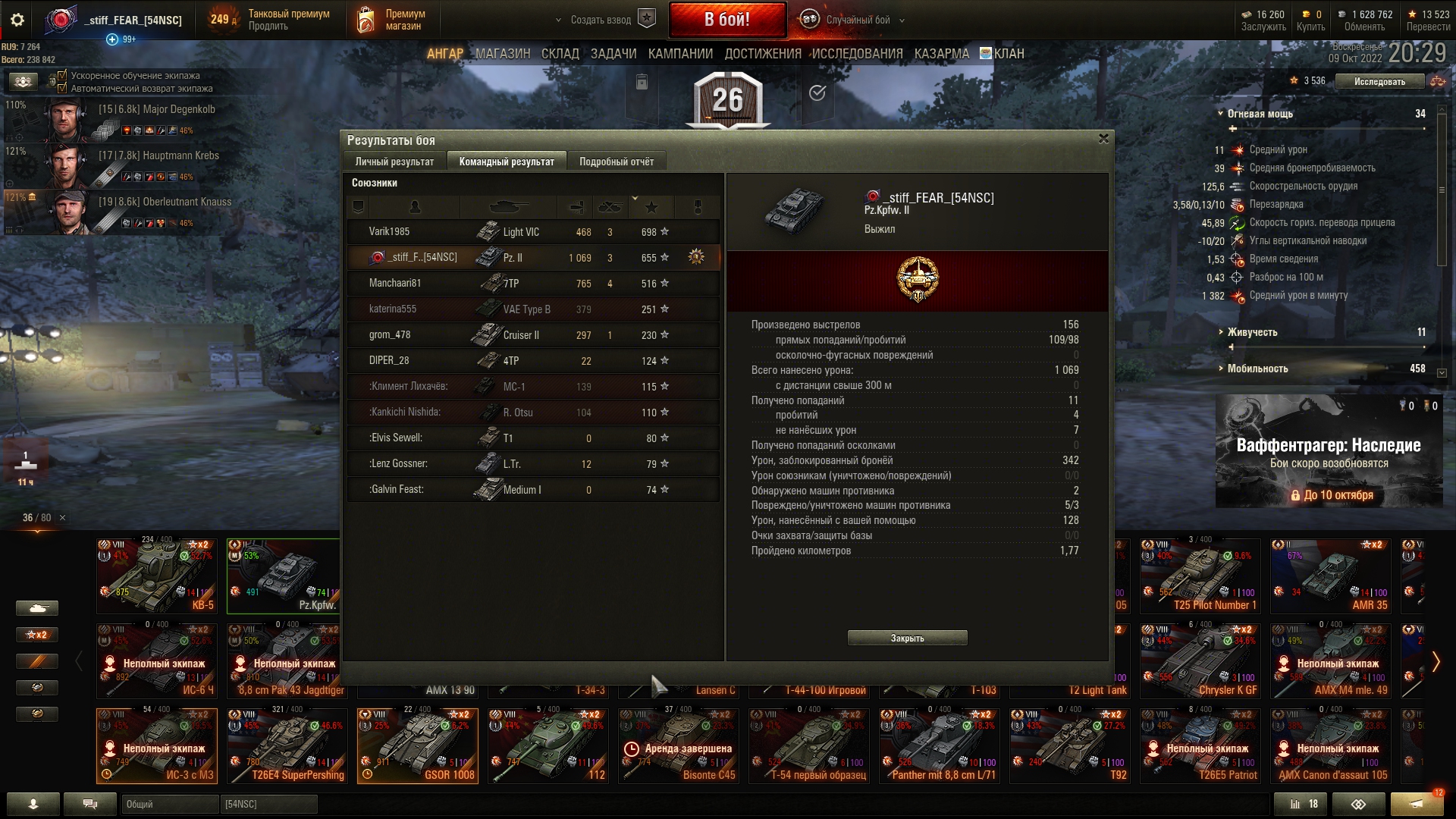Expand the Живучесть stats section
This screenshot has height=819, width=1456.
tap(1252, 332)
